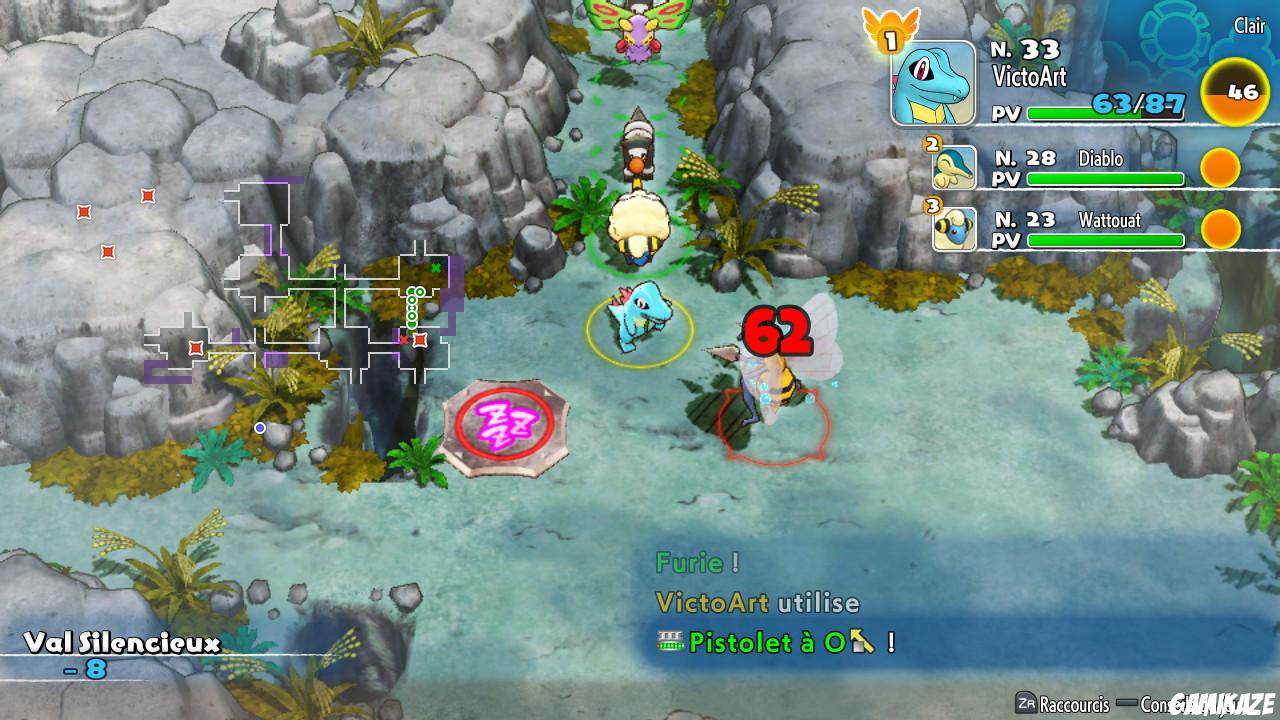Select VictoArt's Totodile portrait icon
Image resolution: width=1280 pixels, height=720 pixels.
point(932,83)
